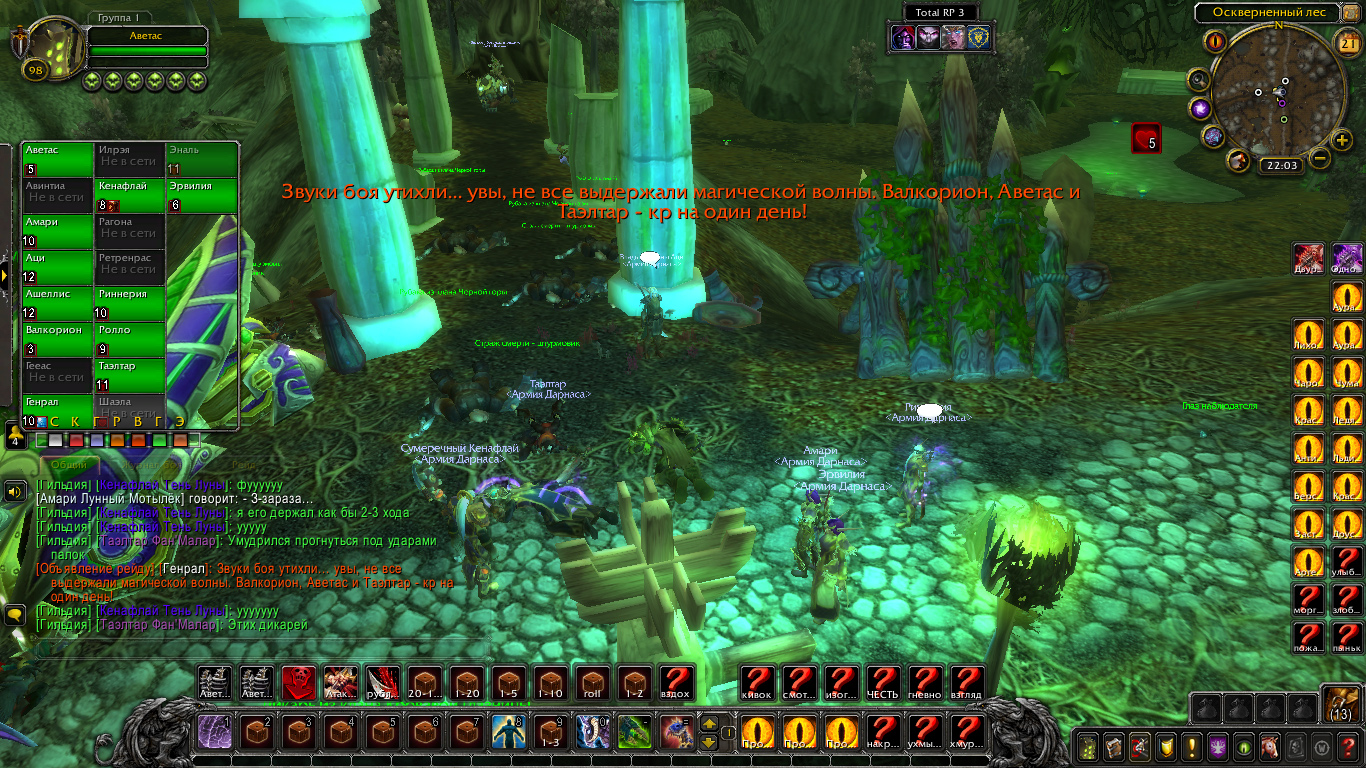Zoom out the minimap with minus button

(1320, 158)
